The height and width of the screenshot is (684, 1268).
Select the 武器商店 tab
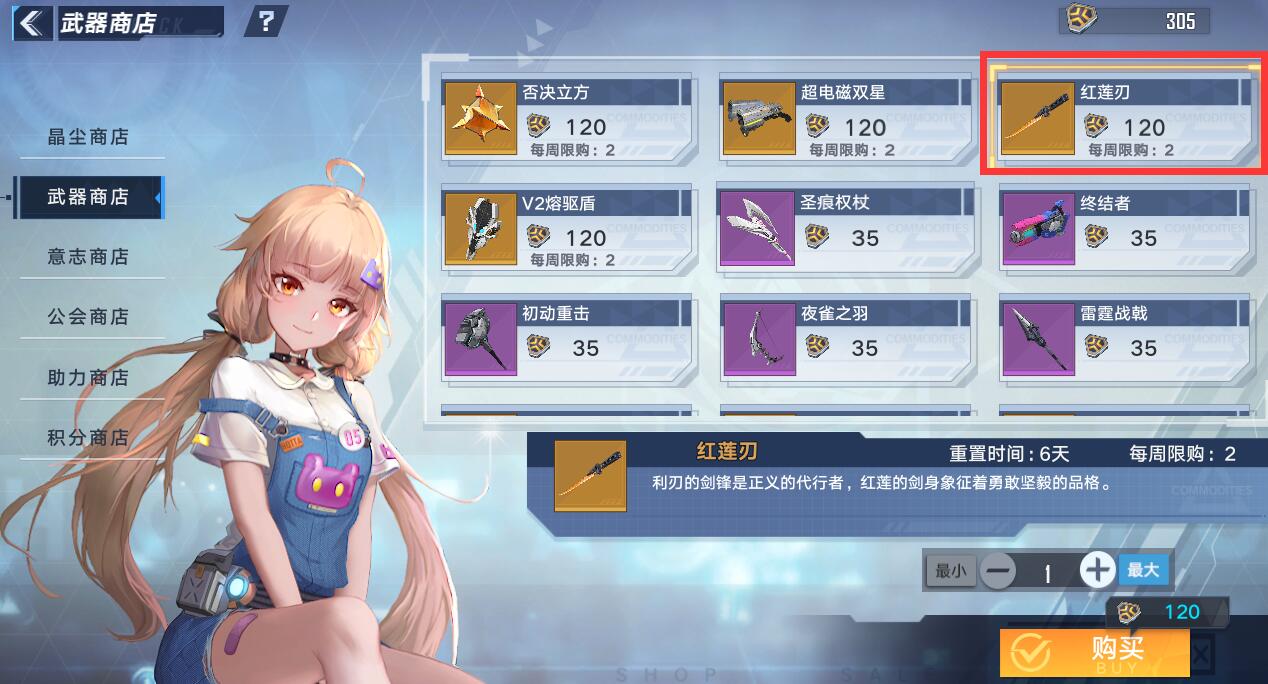[89, 197]
